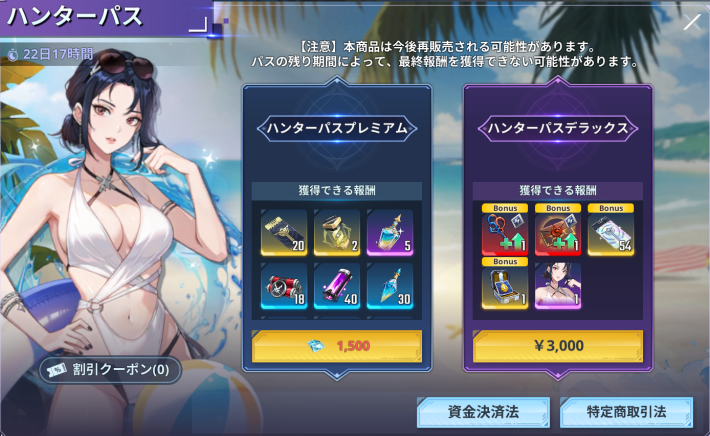Buy Premium pass for 1,500 diamonds
This screenshot has height=436, width=710.
click(x=336, y=346)
